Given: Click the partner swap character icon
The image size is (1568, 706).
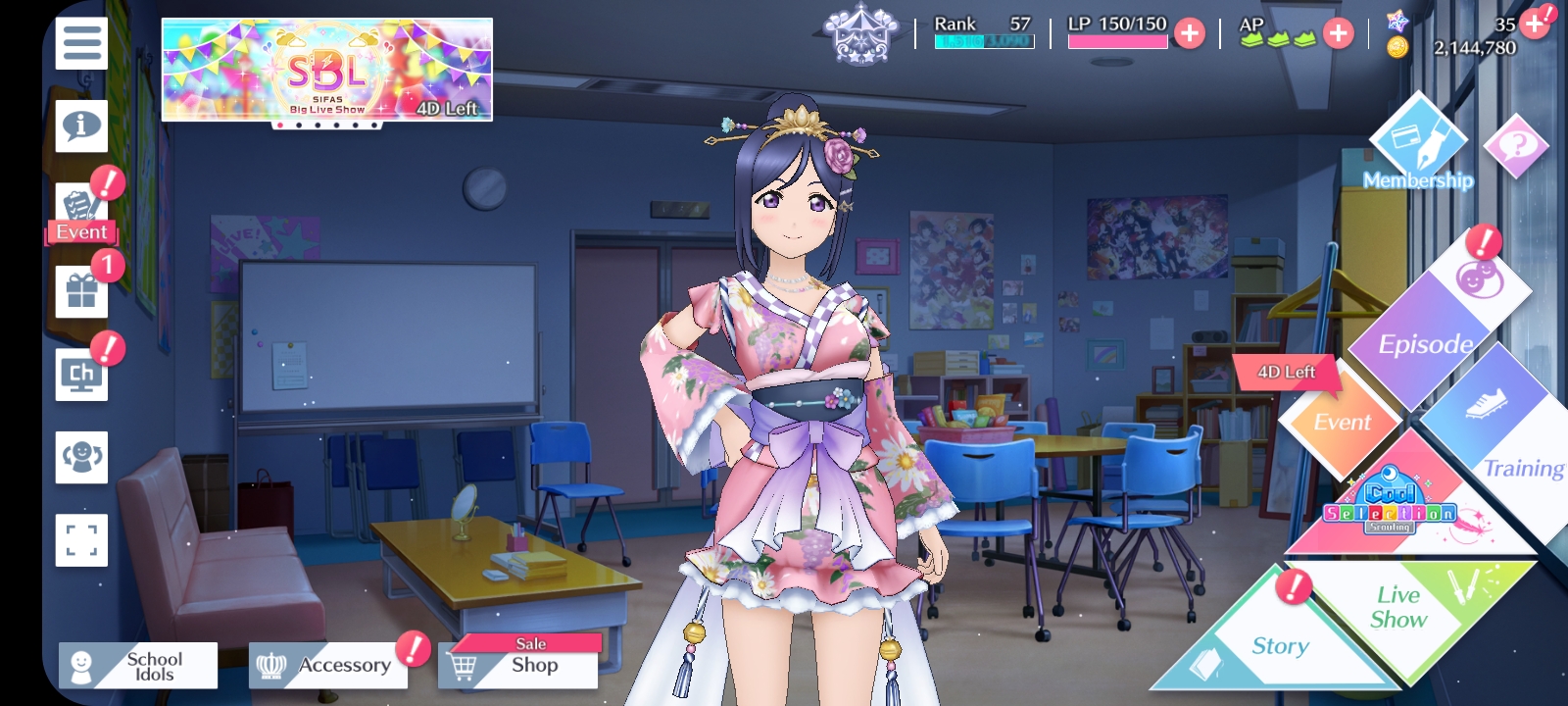Looking at the screenshot, I should tap(81, 457).
